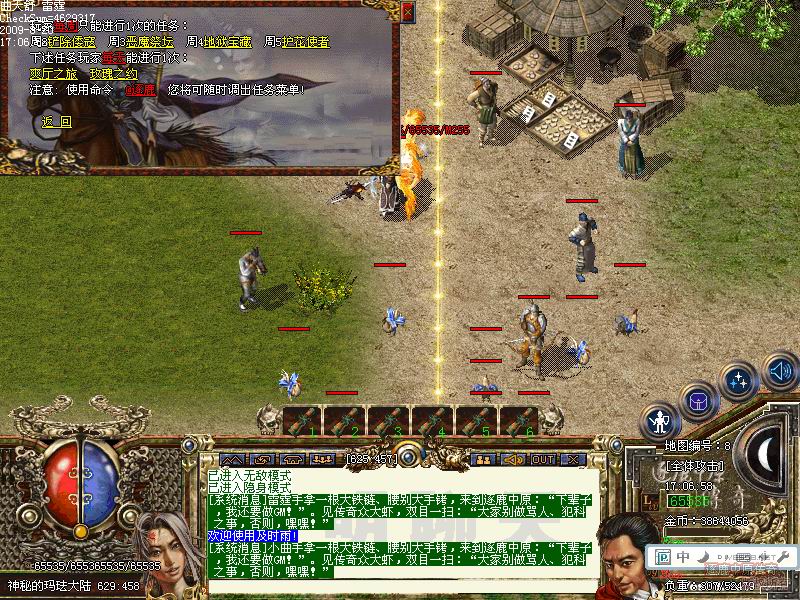Open the skills sparkle round button
Image resolution: width=800 pixels, height=600 pixels.
coord(738,381)
